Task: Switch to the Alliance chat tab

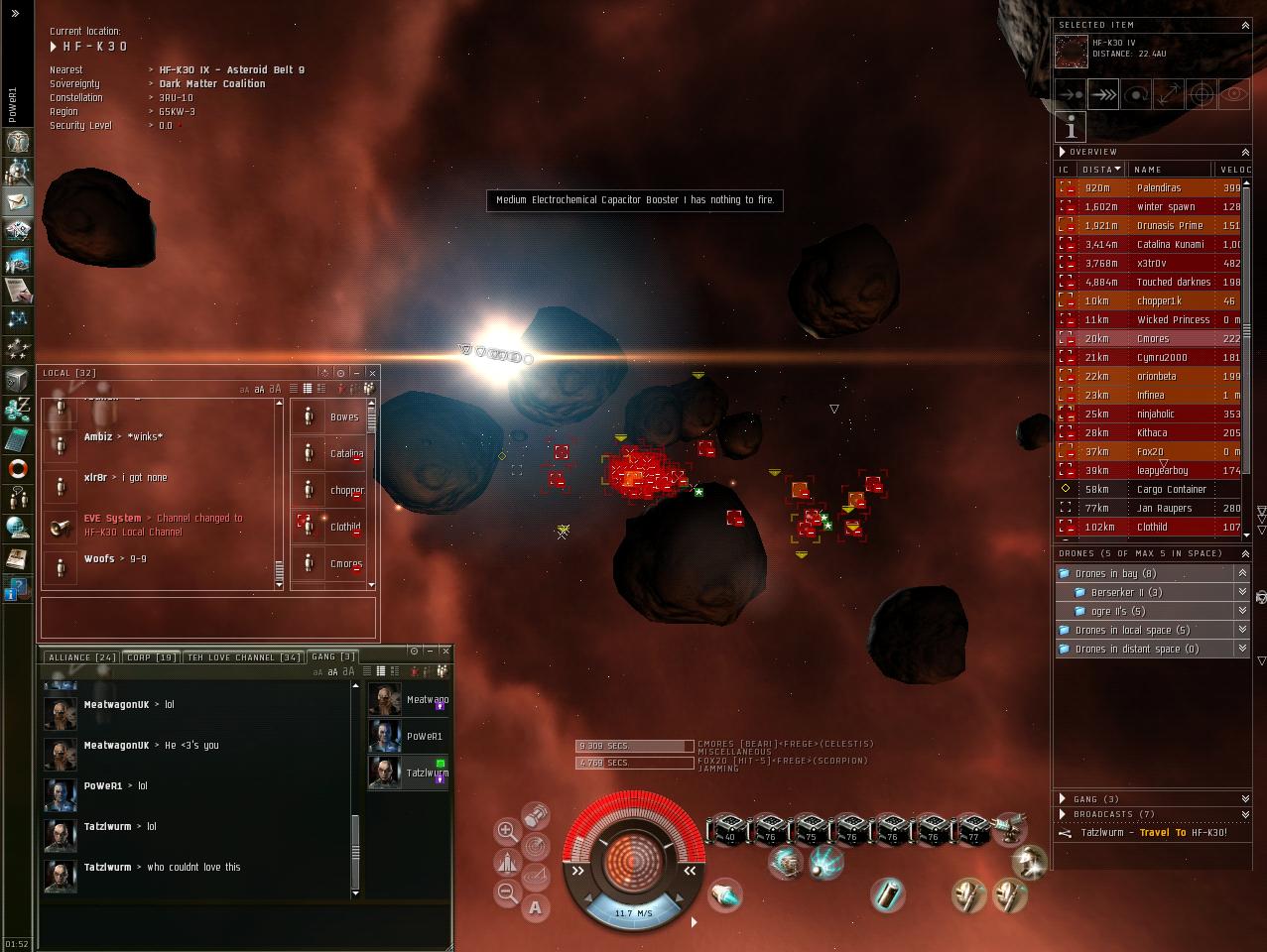Action: coord(82,657)
